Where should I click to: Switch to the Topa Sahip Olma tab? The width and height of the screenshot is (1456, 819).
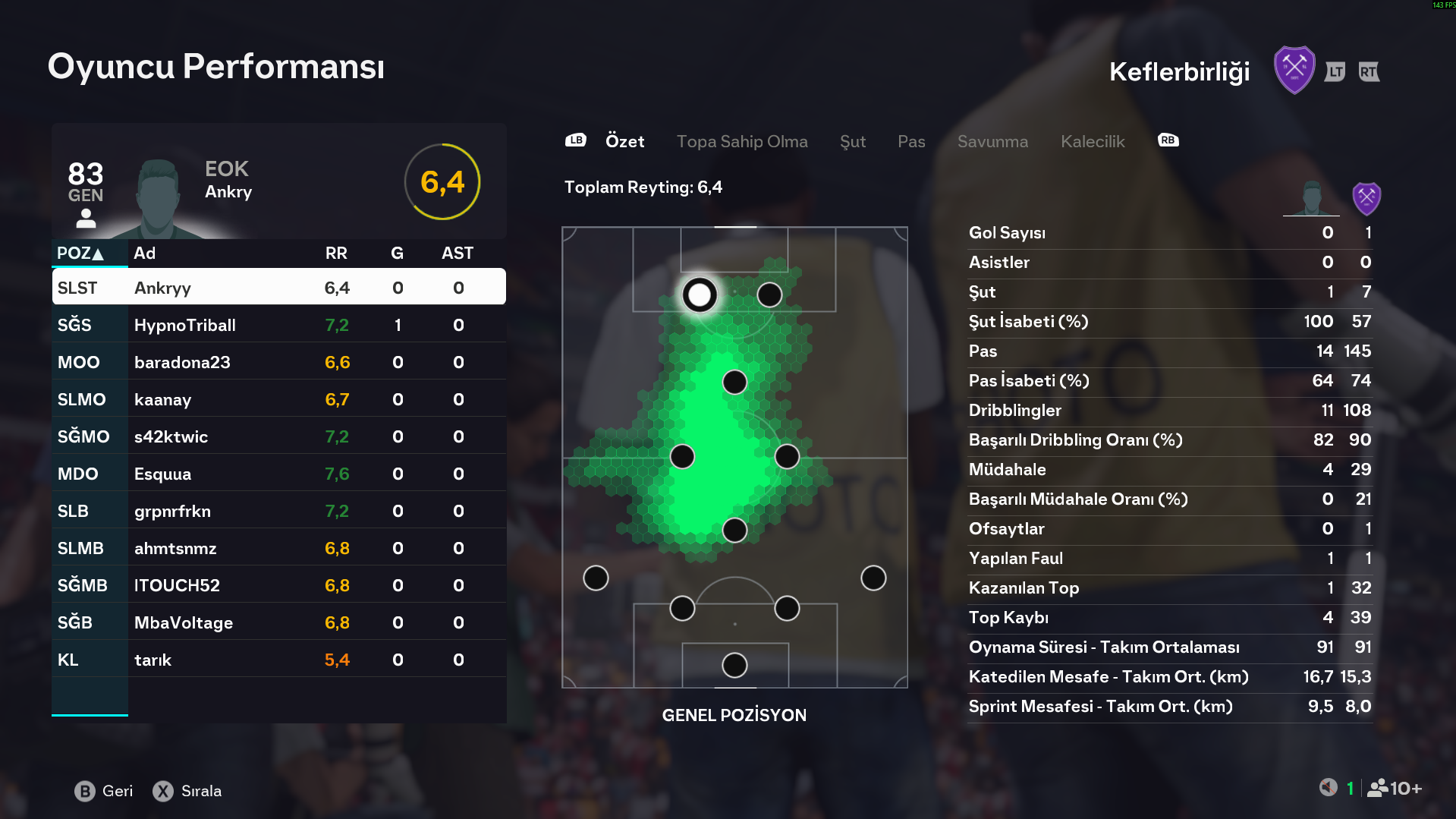tap(741, 142)
